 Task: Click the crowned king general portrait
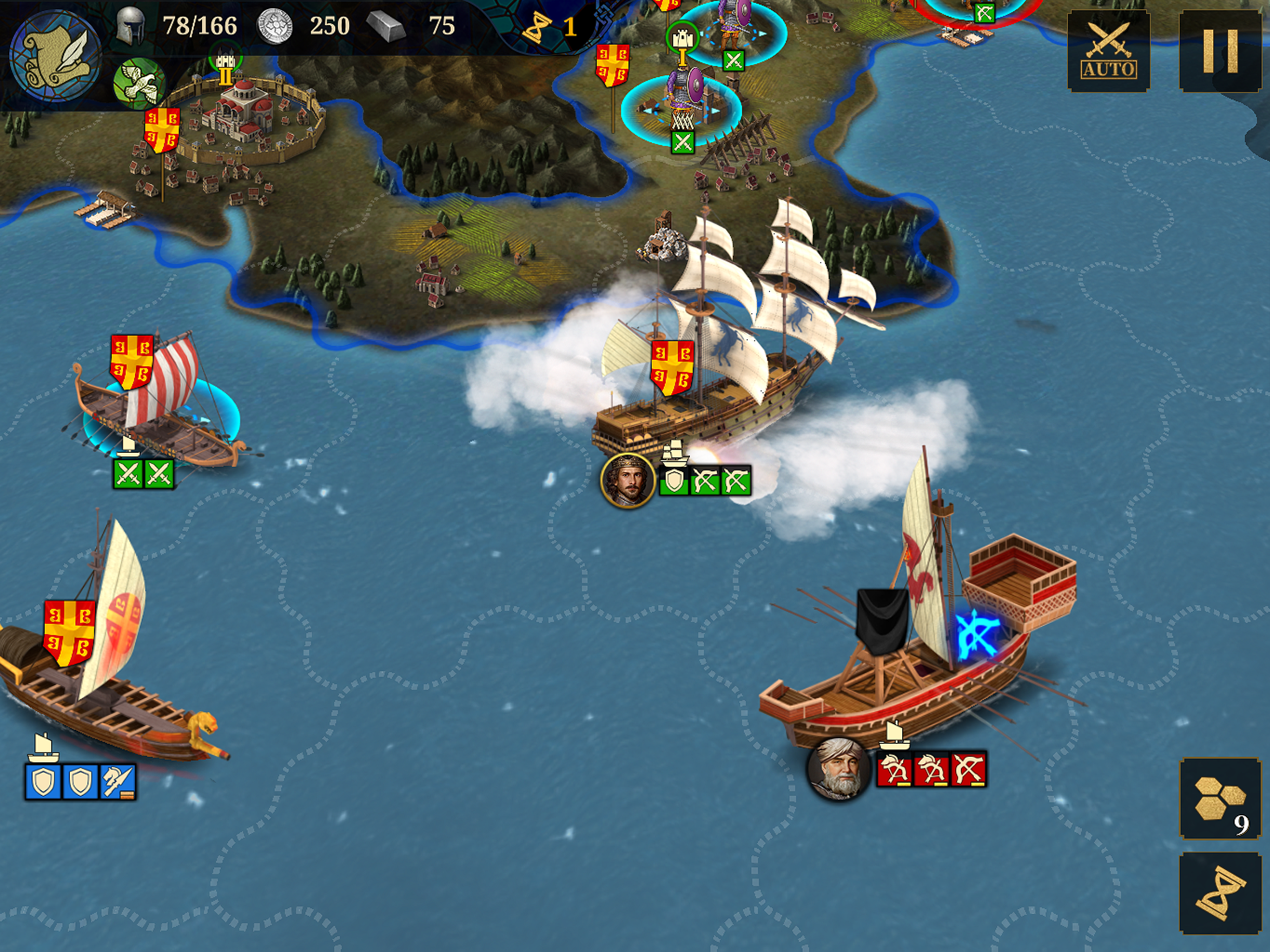click(x=628, y=480)
